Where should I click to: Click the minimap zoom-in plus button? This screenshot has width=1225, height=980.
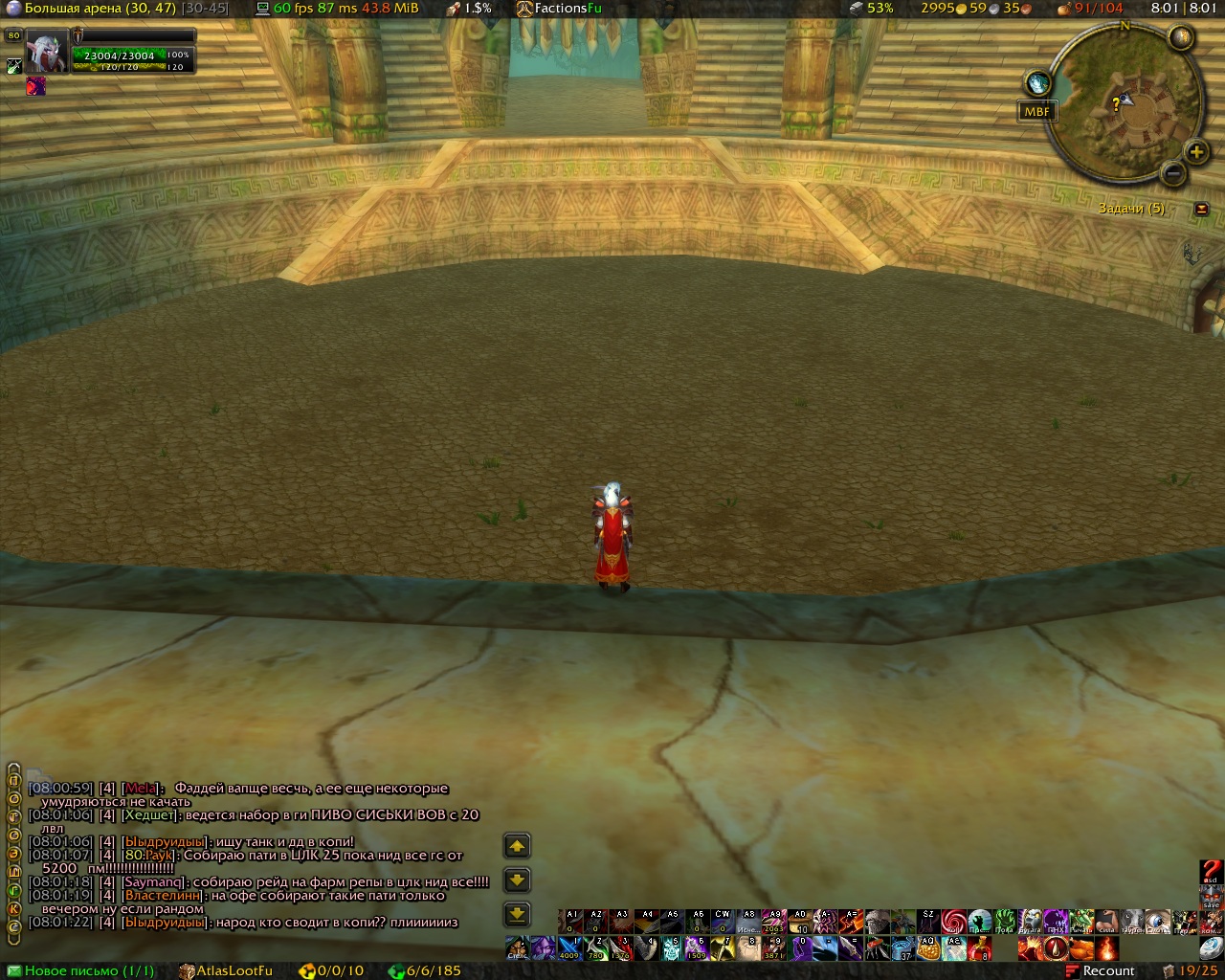(x=1196, y=151)
